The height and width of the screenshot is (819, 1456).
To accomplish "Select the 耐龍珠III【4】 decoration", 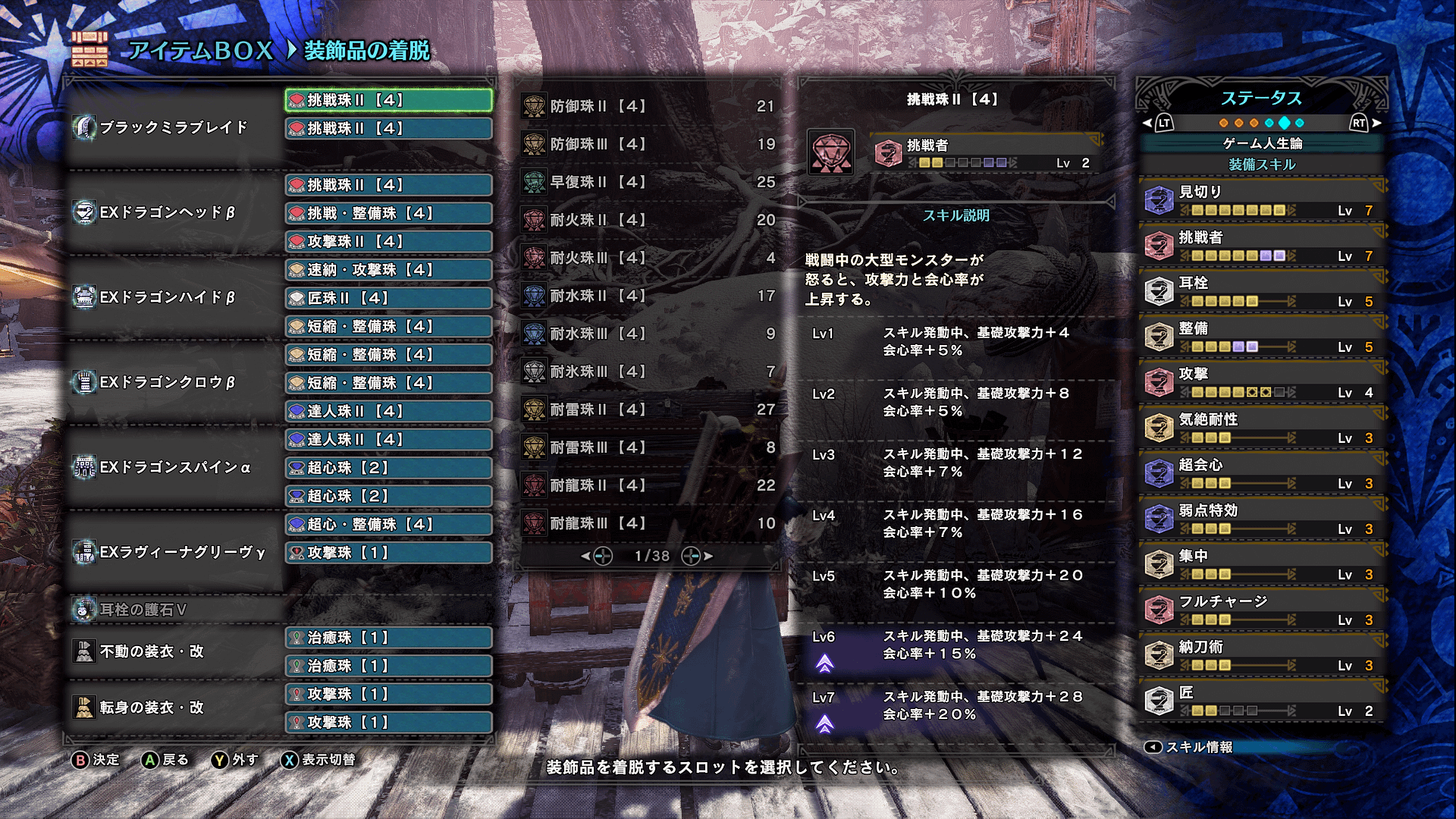I will (x=649, y=523).
